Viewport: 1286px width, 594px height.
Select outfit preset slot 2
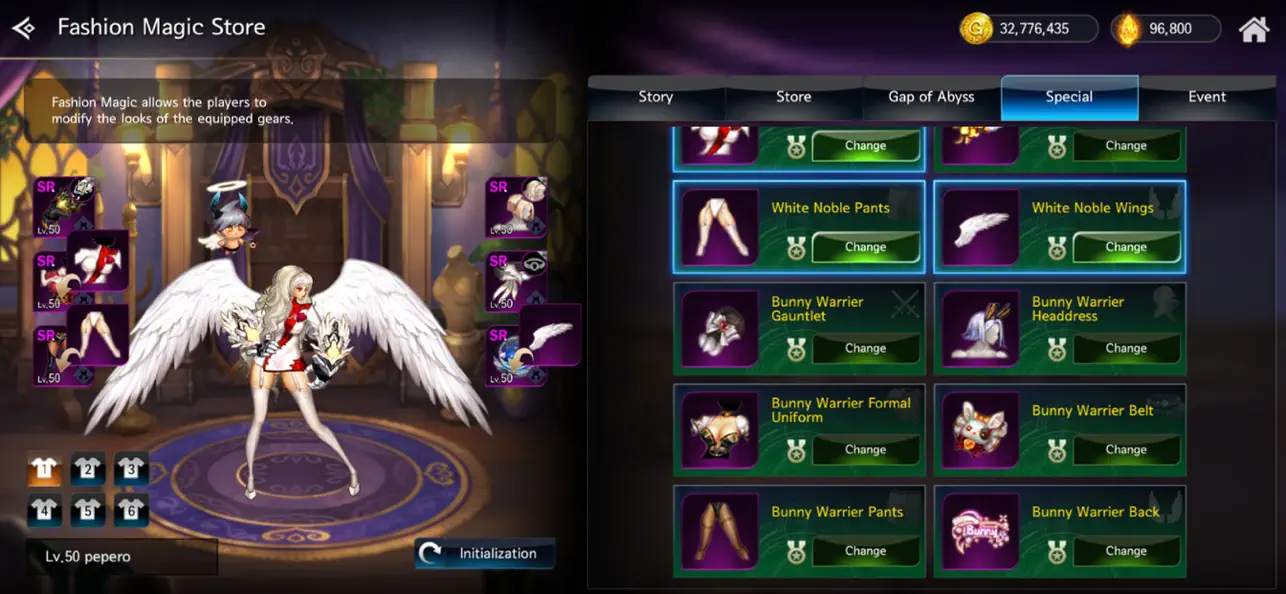tap(88, 468)
